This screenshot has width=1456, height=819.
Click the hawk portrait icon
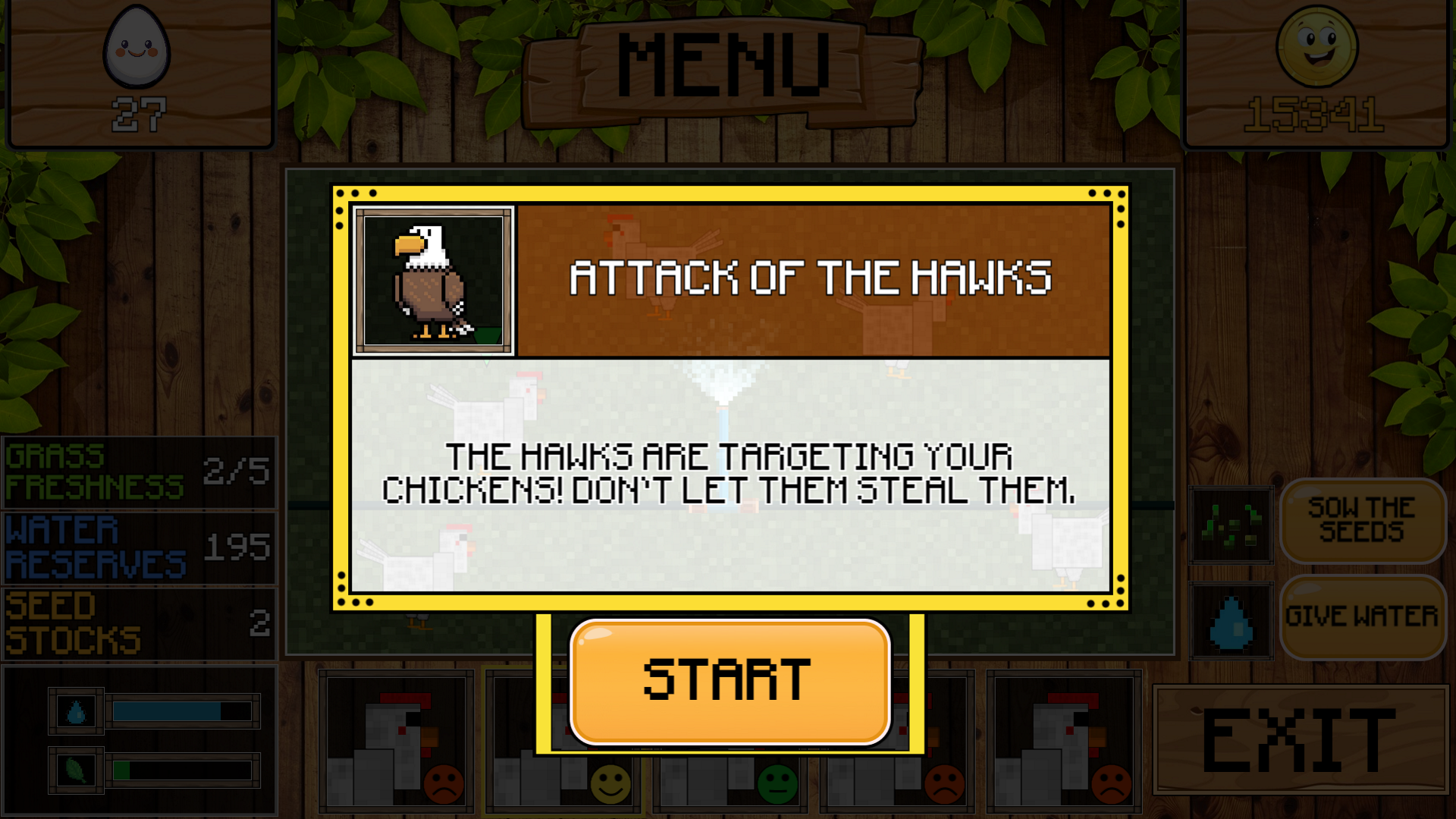[432, 281]
